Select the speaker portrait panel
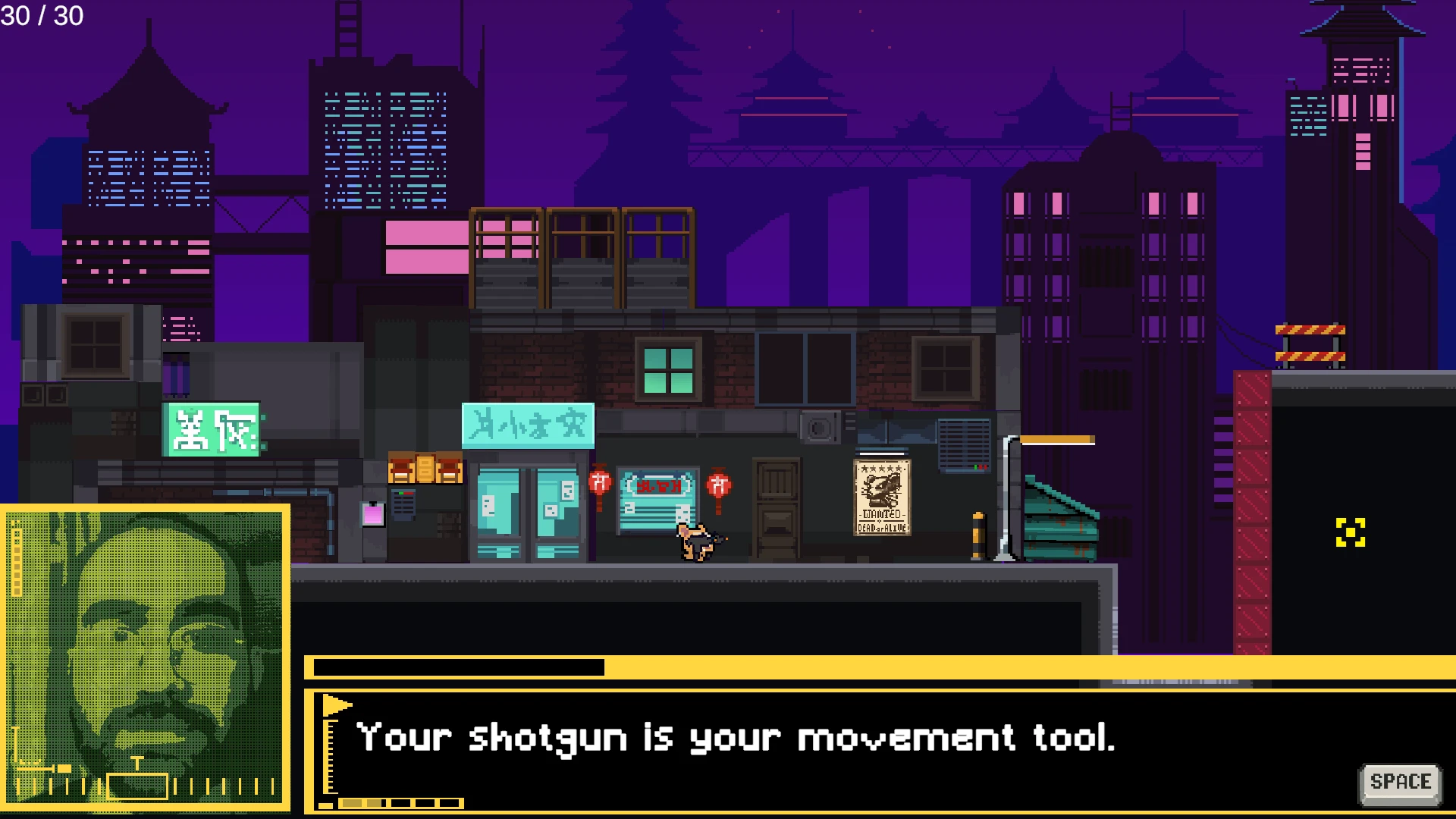The height and width of the screenshot is (819, 1456). click(145, 657)
